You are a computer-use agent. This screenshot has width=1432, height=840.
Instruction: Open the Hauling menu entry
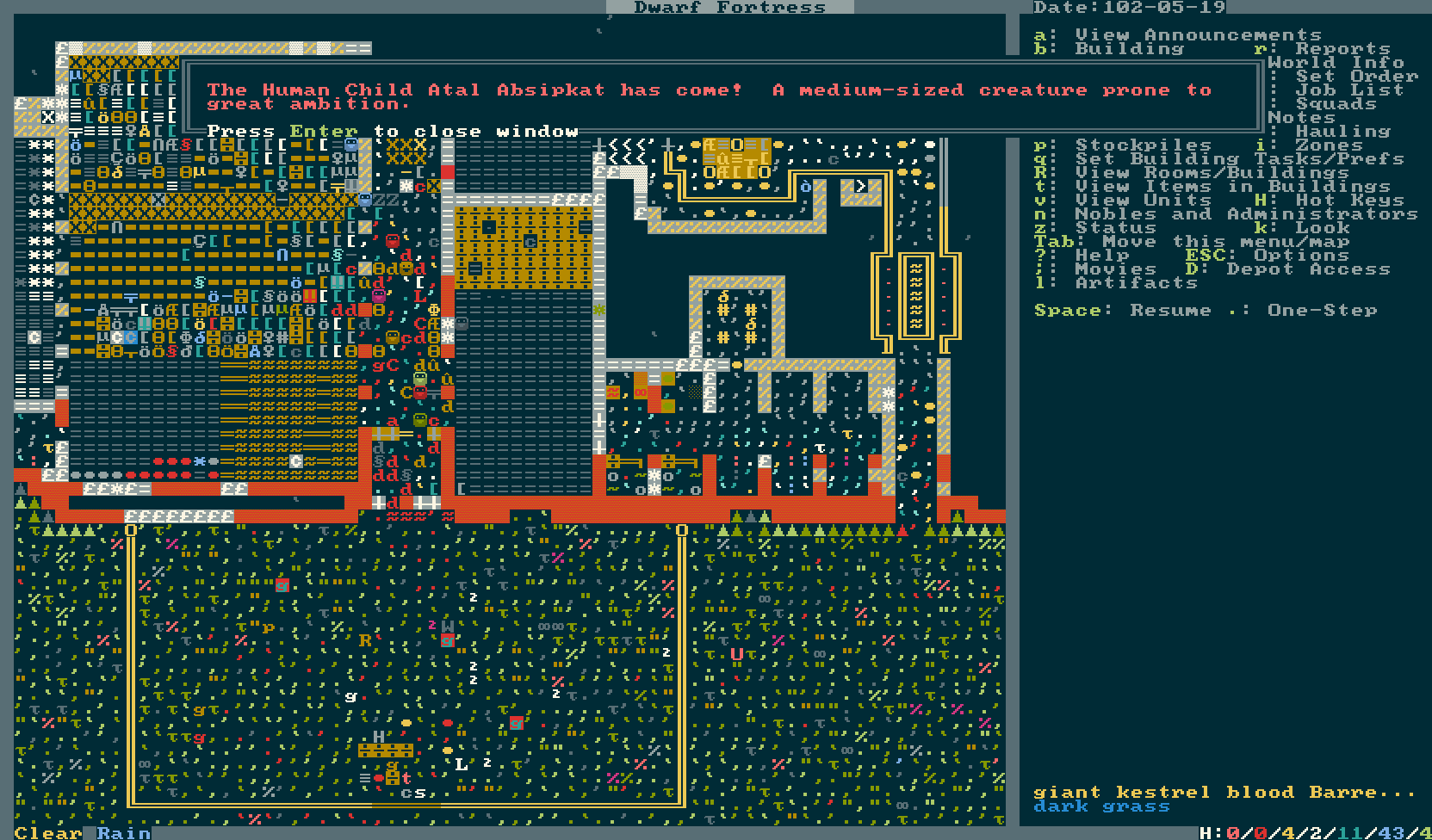(1342, 132)
